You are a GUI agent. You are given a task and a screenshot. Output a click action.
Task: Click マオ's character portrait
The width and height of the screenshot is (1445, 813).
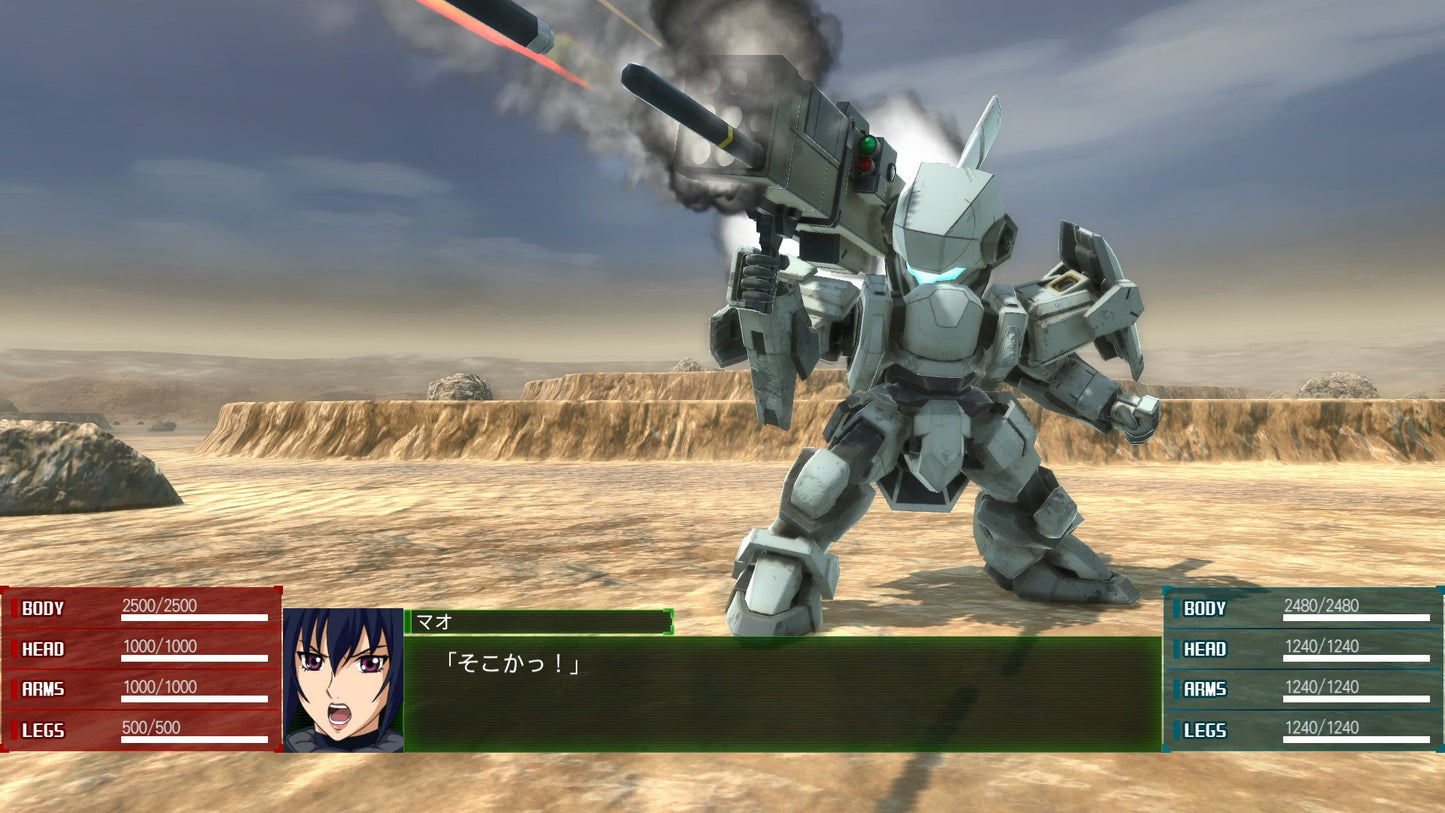tap(345, 677)
